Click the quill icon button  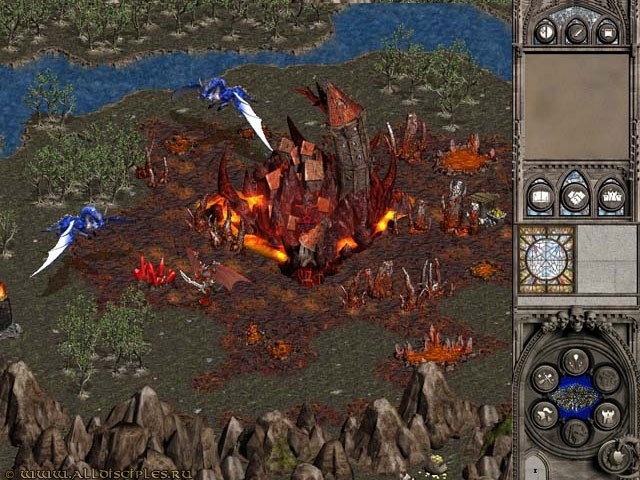click(x=576, y=32)
